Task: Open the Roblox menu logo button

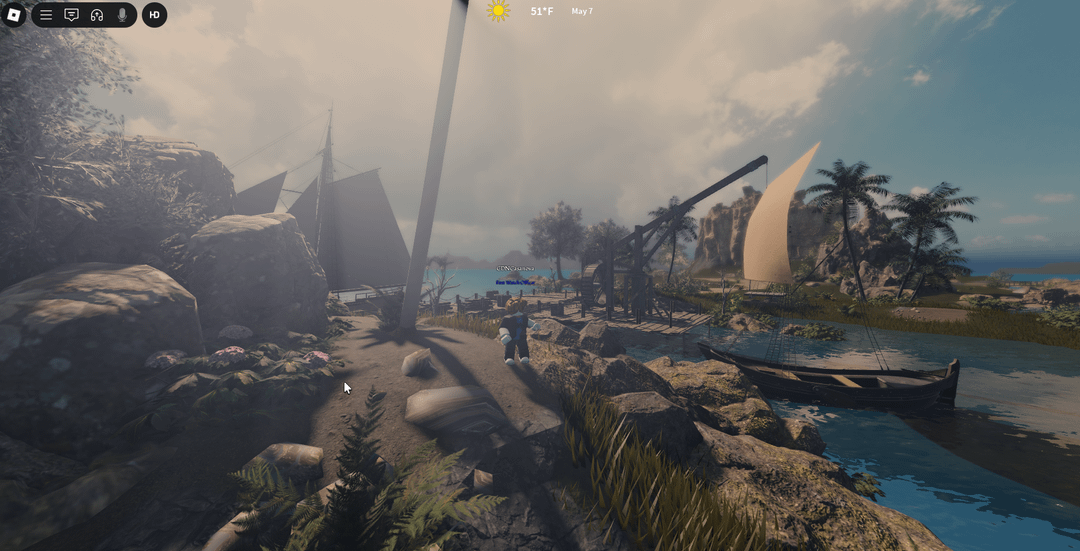Action: click(14, 15)
